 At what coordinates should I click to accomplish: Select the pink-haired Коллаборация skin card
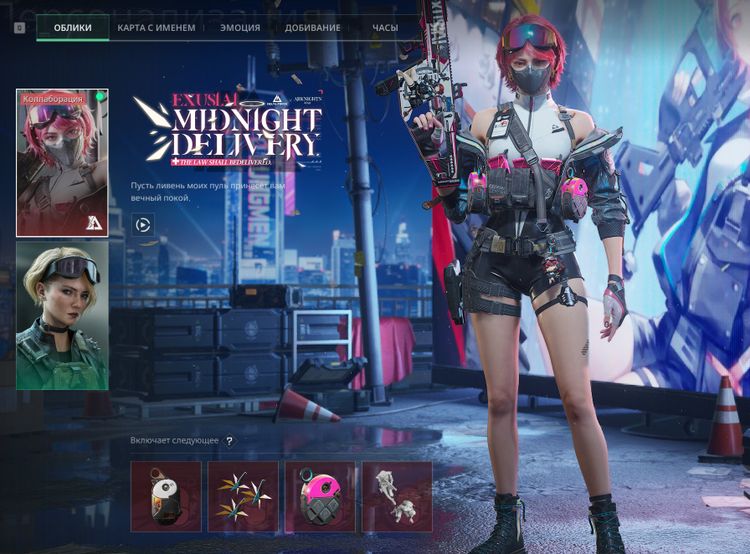[62, 163]
